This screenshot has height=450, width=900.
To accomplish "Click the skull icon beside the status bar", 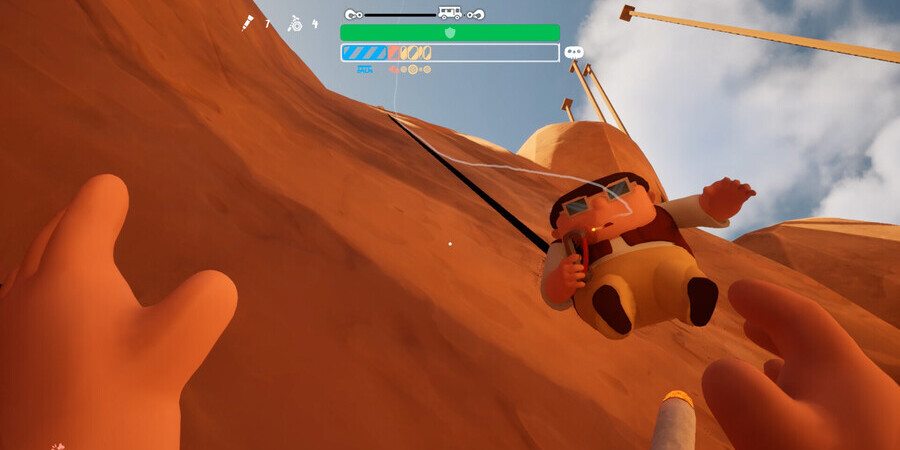I will (574, 52).
